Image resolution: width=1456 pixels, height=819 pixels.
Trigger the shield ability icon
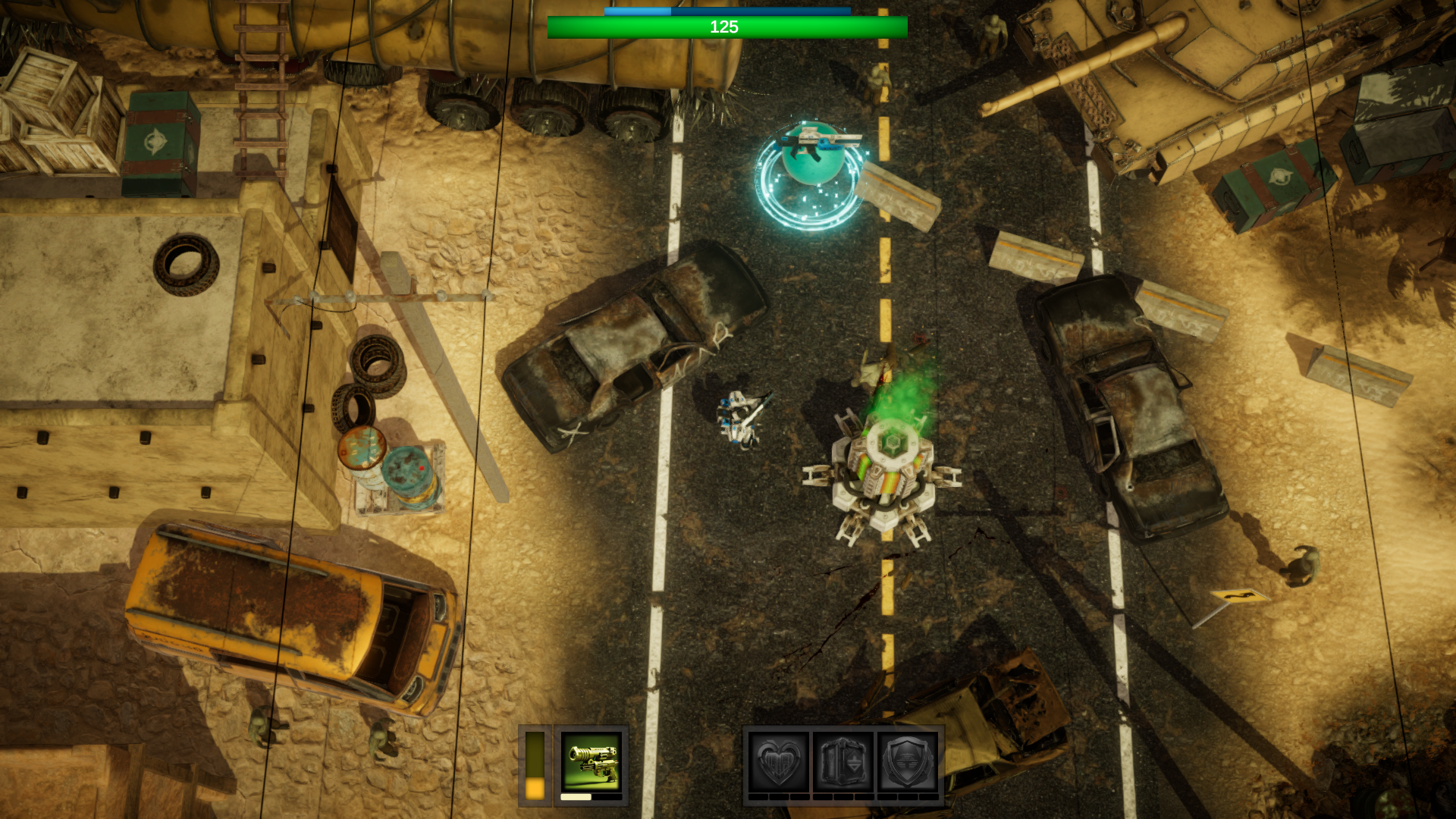coord(907,762)
